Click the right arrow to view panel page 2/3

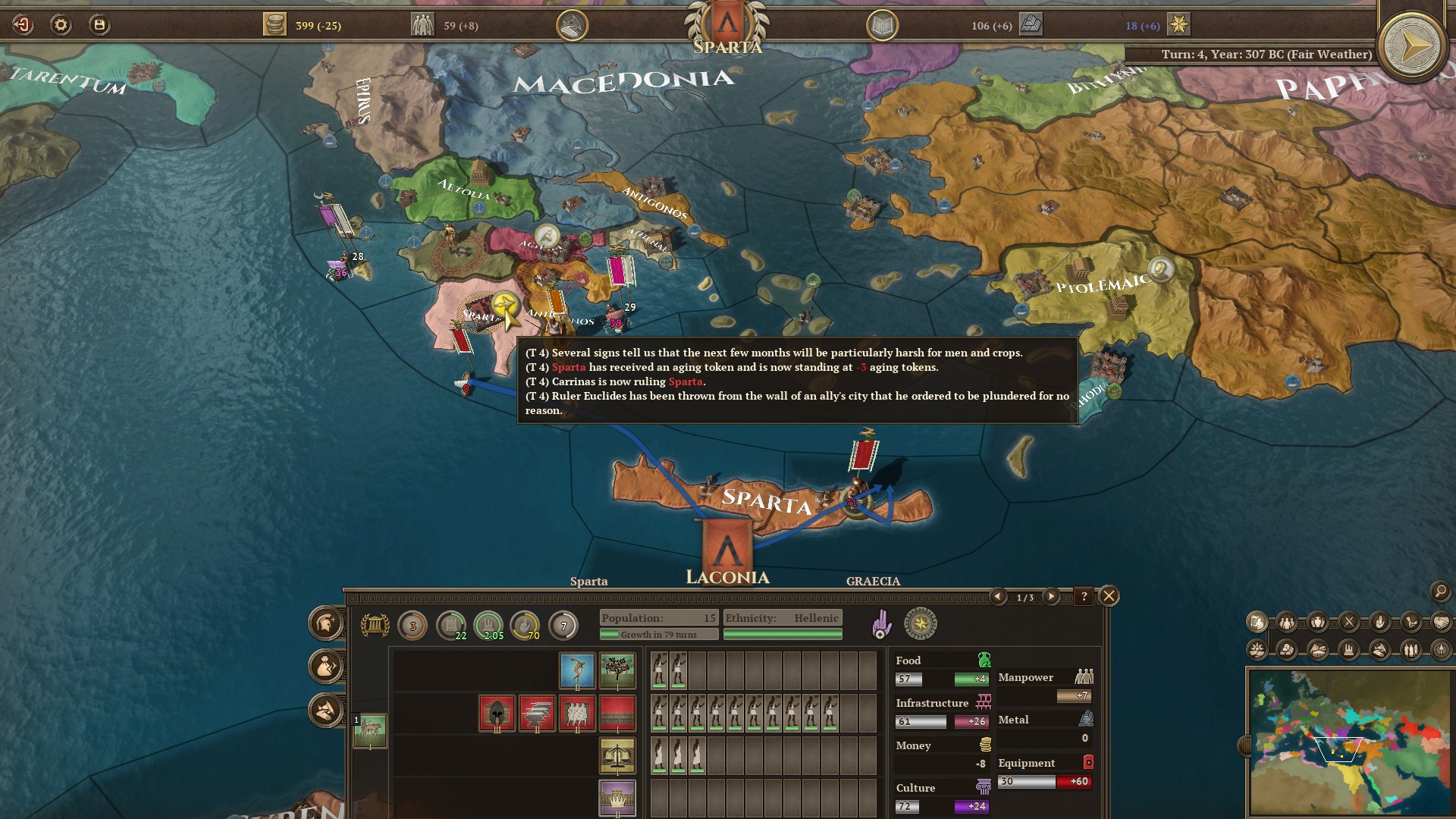pos(1052,598)
